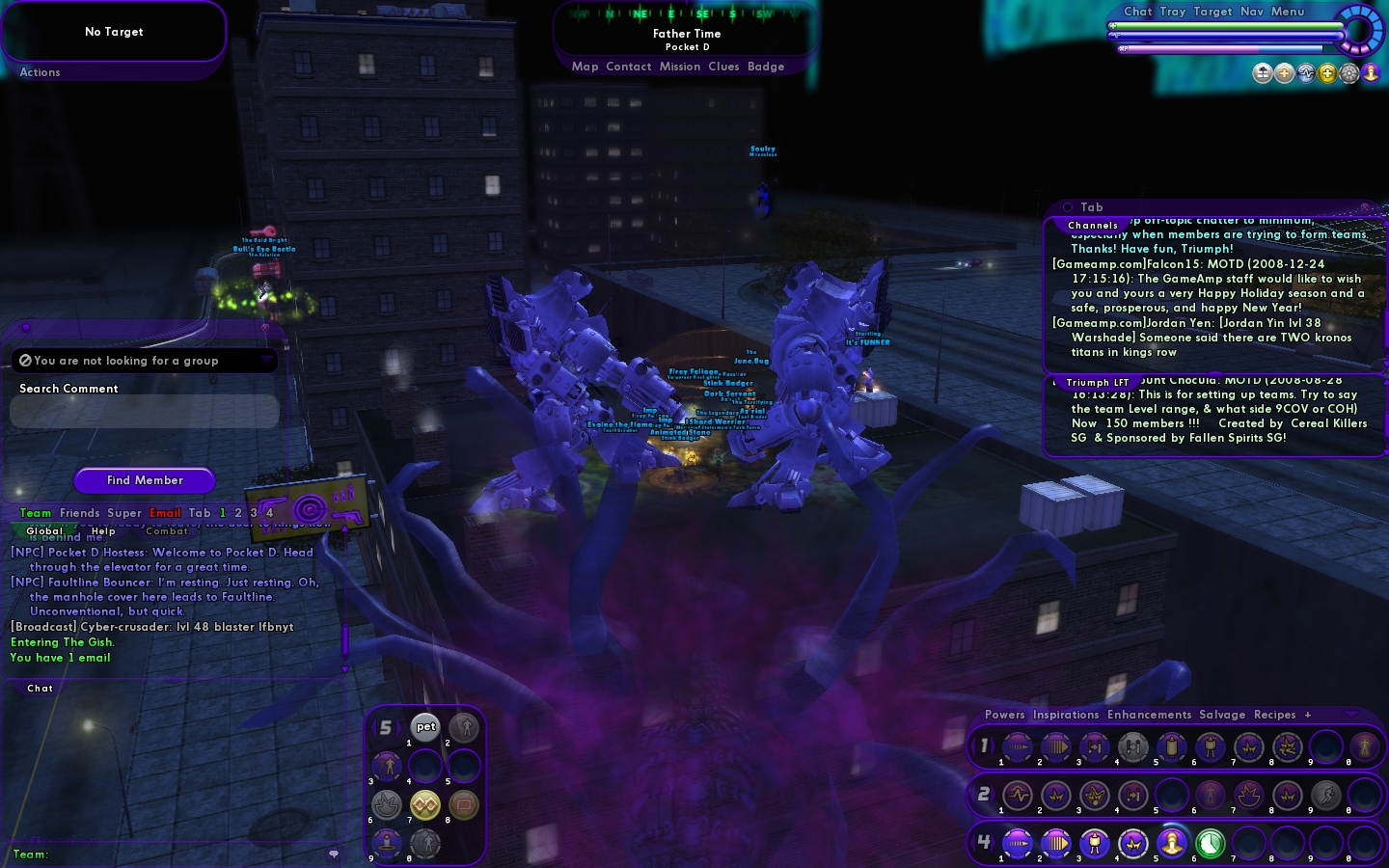Show the Mission panel
The width and height of the screenshot is (1389, 868).
click(x=680, y=67)
